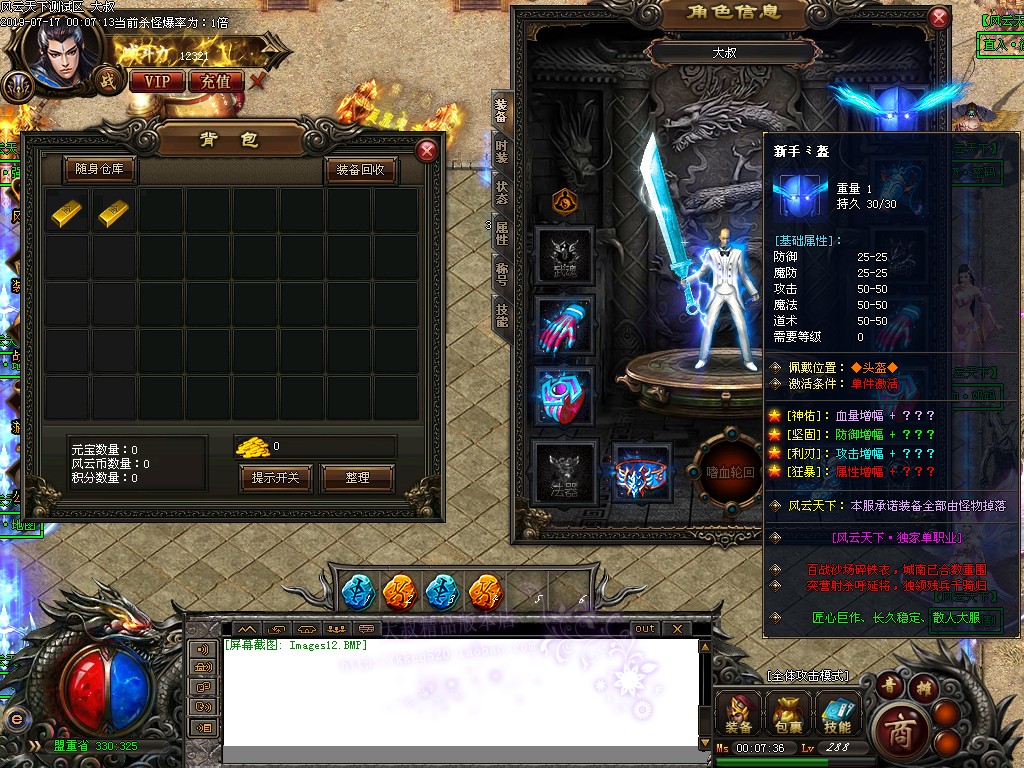
Task: Open the 状态 status tab
Action: pos(501,191)
